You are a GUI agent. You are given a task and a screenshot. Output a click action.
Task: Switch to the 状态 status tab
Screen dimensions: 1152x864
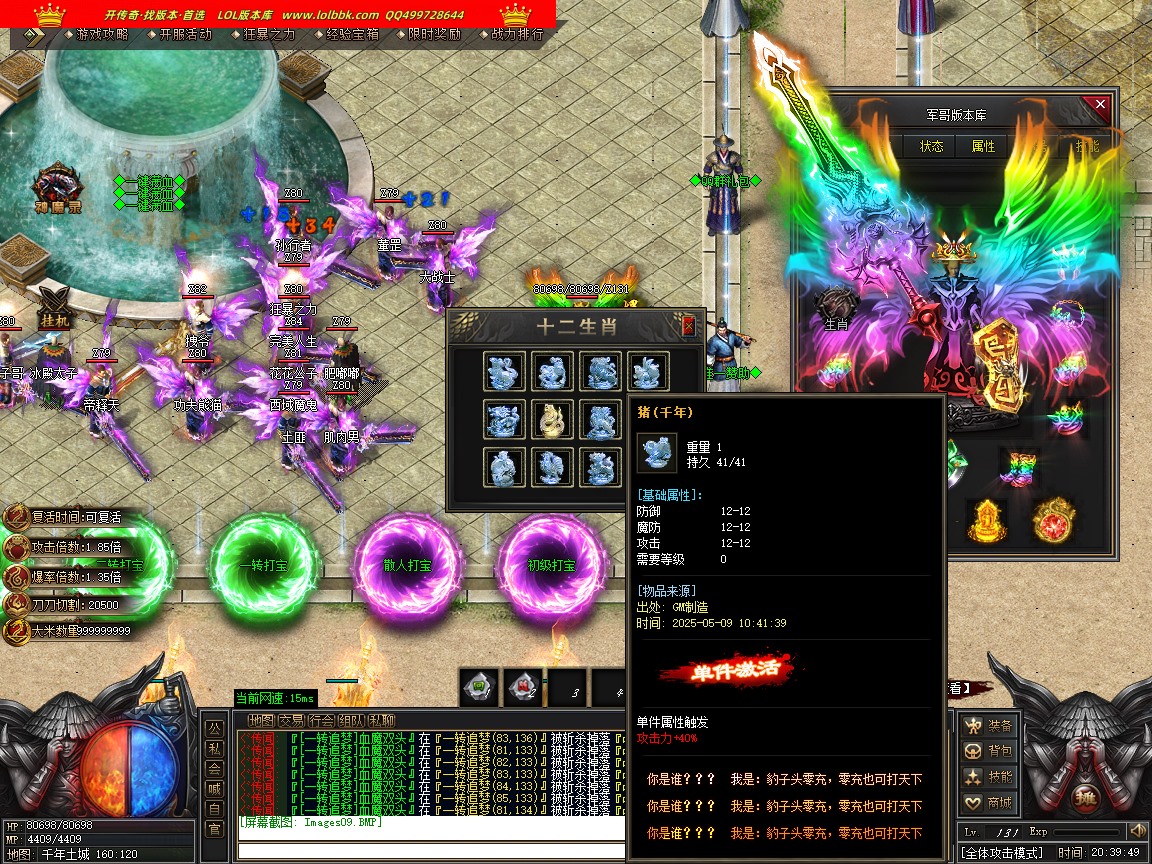point(932,146)
